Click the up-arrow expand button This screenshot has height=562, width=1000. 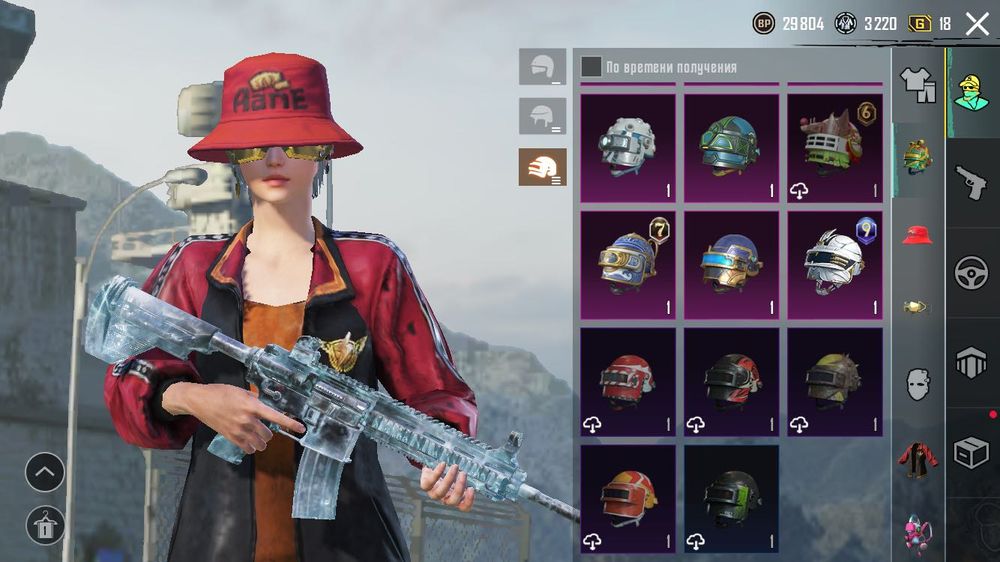(45, 472)
